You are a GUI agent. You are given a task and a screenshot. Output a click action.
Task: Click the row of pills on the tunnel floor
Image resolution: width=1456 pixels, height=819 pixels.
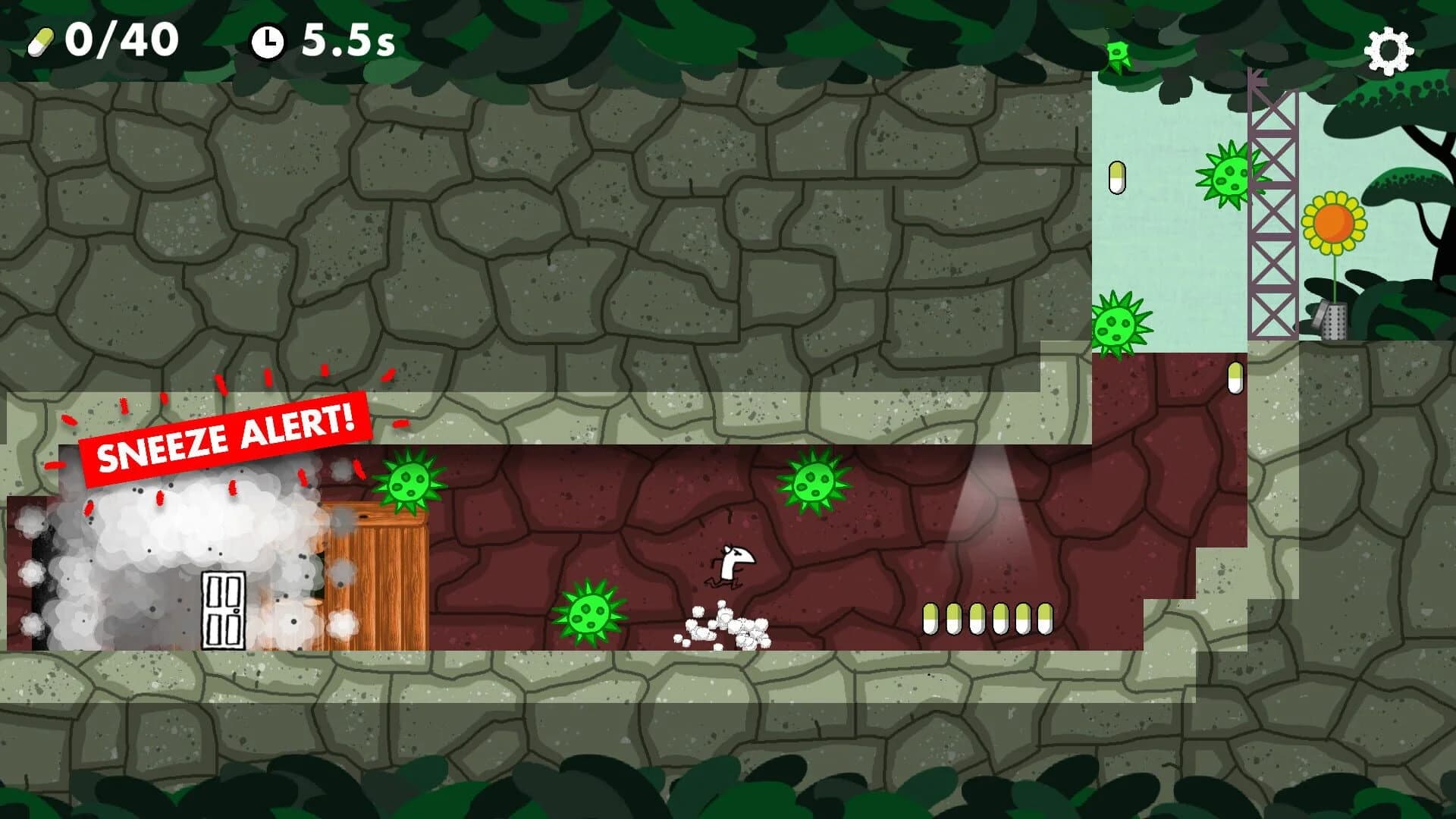[x=987, y=618]
